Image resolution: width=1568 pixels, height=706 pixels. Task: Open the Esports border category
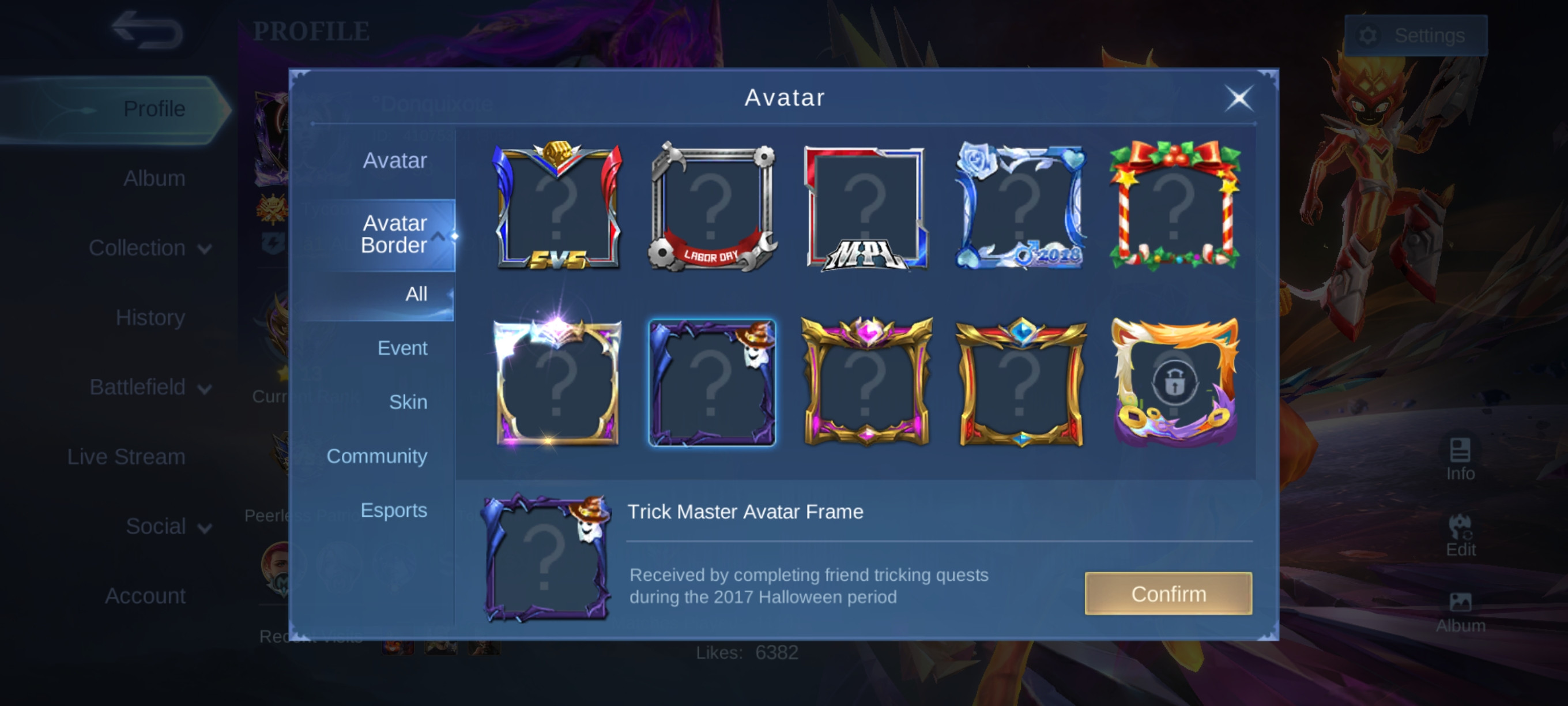393,510
